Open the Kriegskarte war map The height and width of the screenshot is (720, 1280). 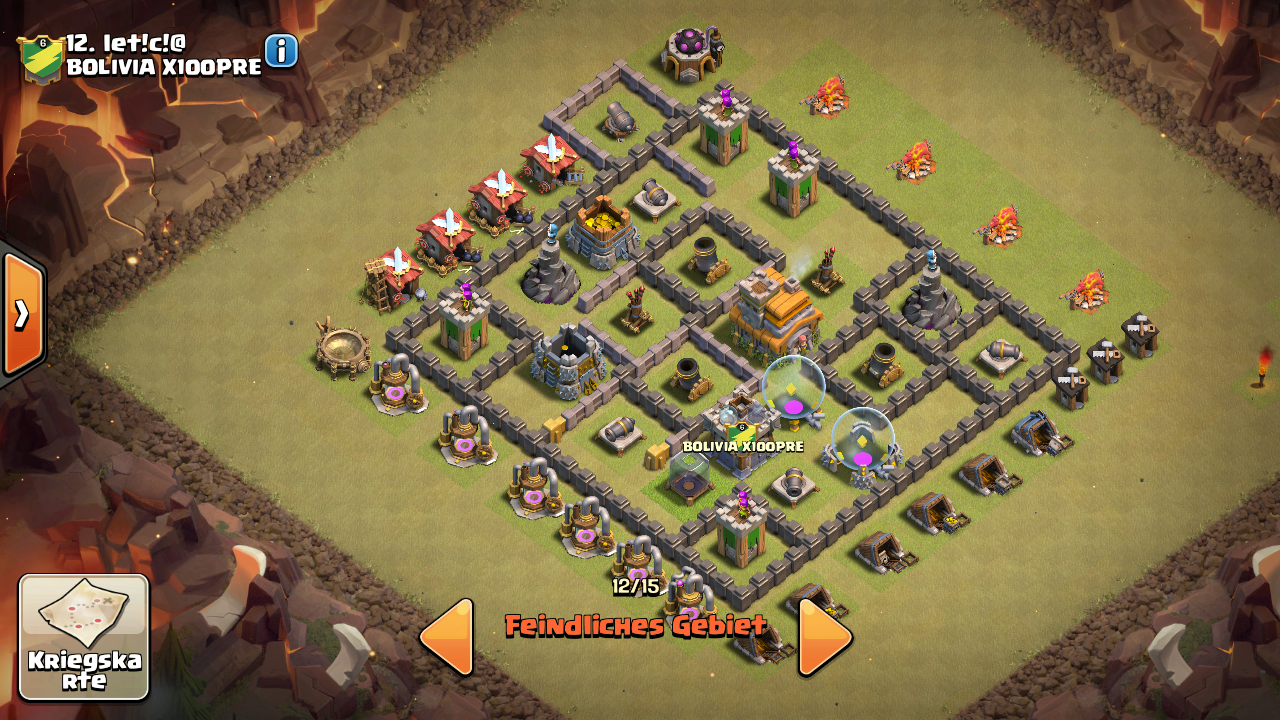click(84, 637)
